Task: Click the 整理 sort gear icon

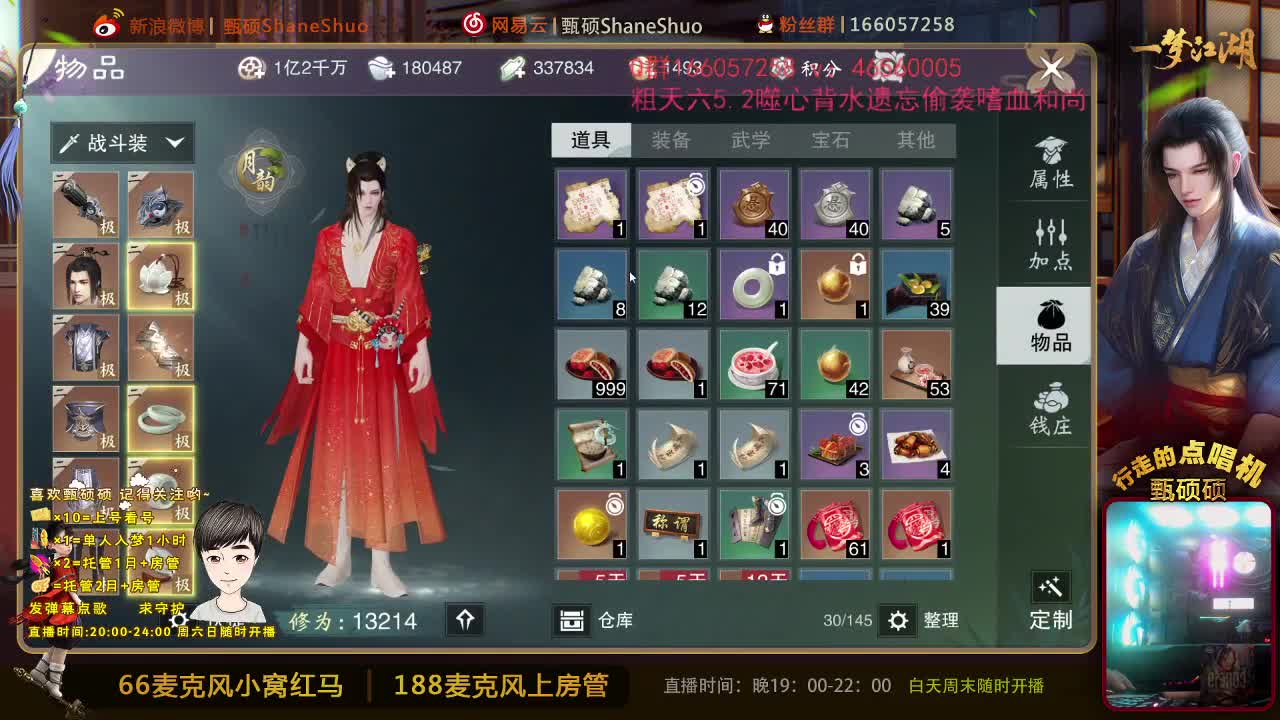Action: [x=899, y=620]
